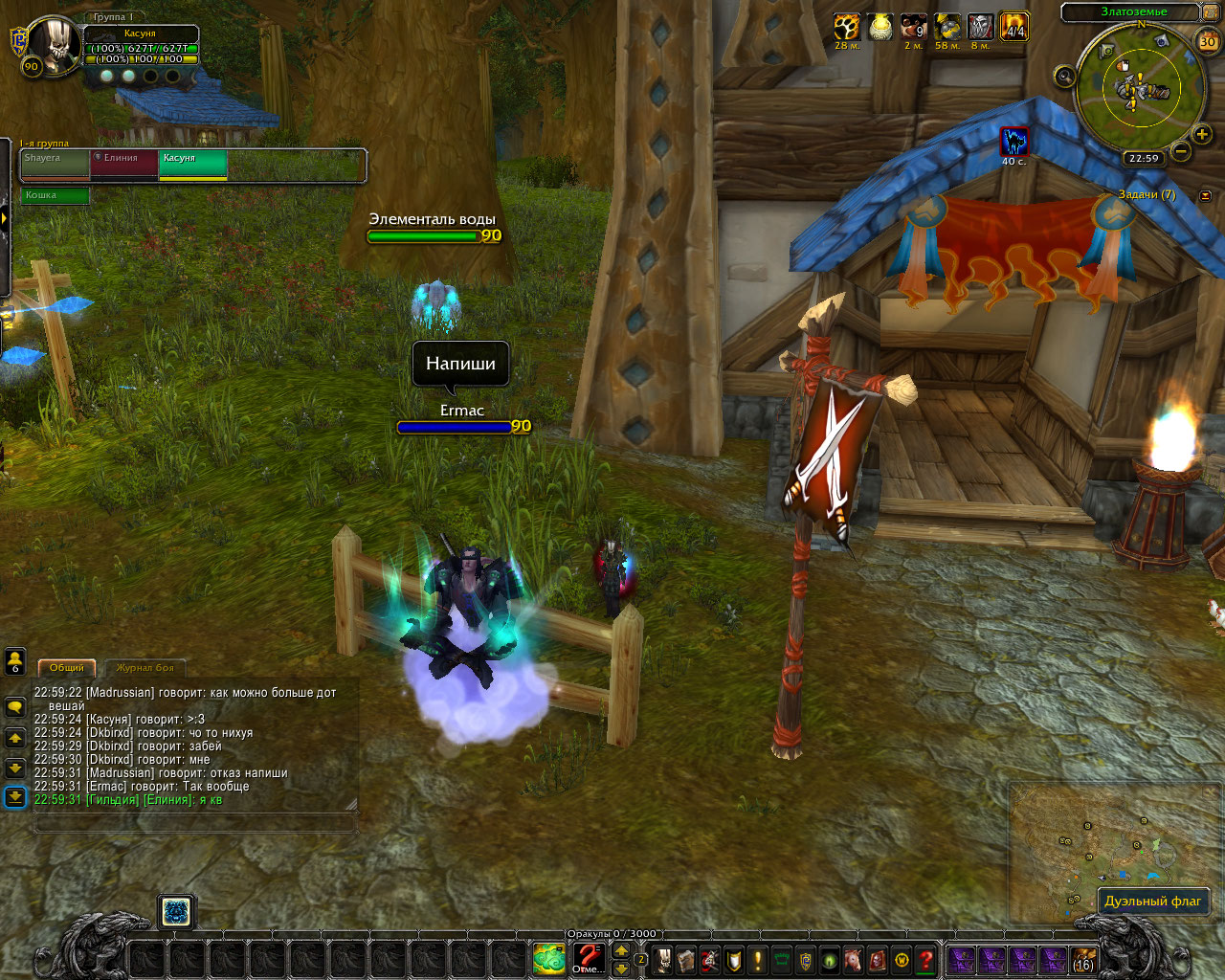1225x980 pixels.
Task: Switch to the Журнал боя chat tab
Action: coord(145,667)
